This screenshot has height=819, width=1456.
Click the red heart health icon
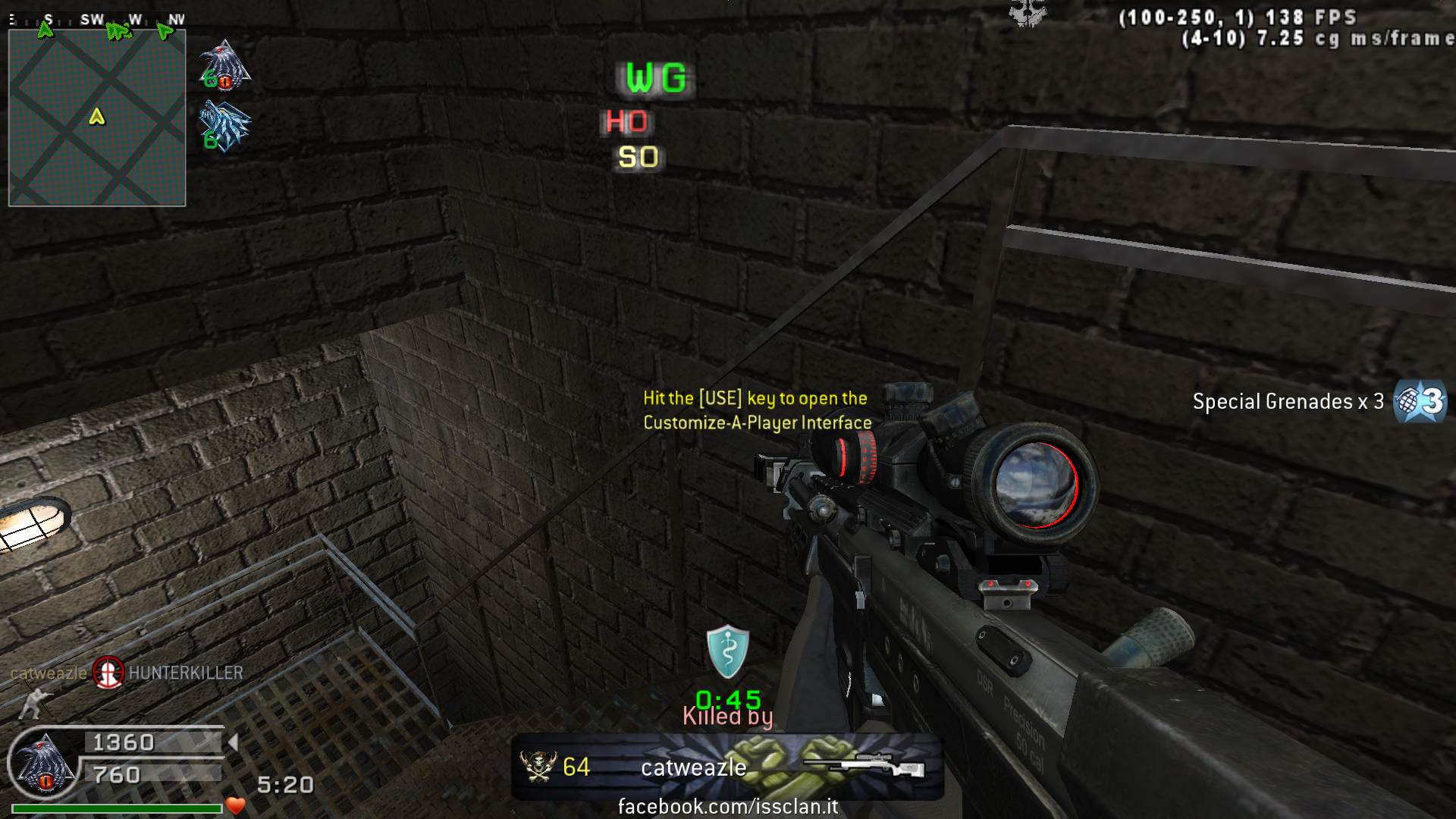click(x=236, y=806)
